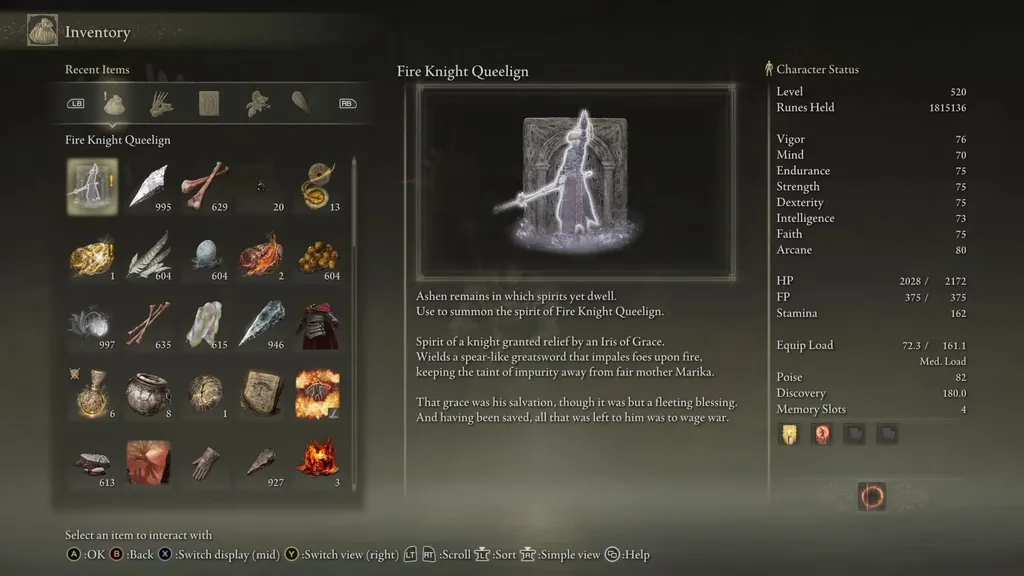Choose the grey feathers stack of 604
Image resolution: width=1024 pixels, height=576 pixels.
(x=148, y=255)
